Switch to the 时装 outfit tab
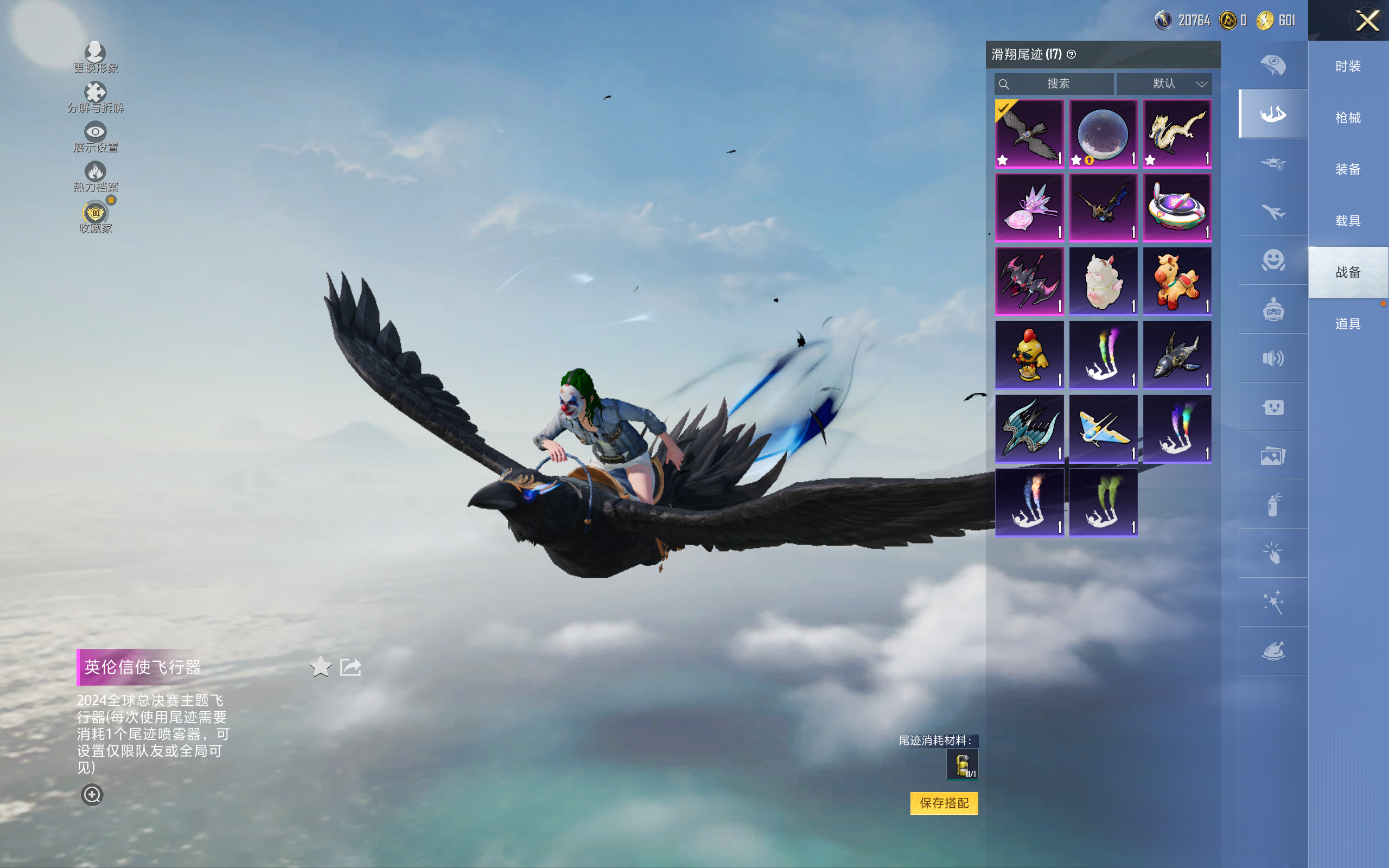The width and height of the screenshot is (1389, 868). (1348, 67)
